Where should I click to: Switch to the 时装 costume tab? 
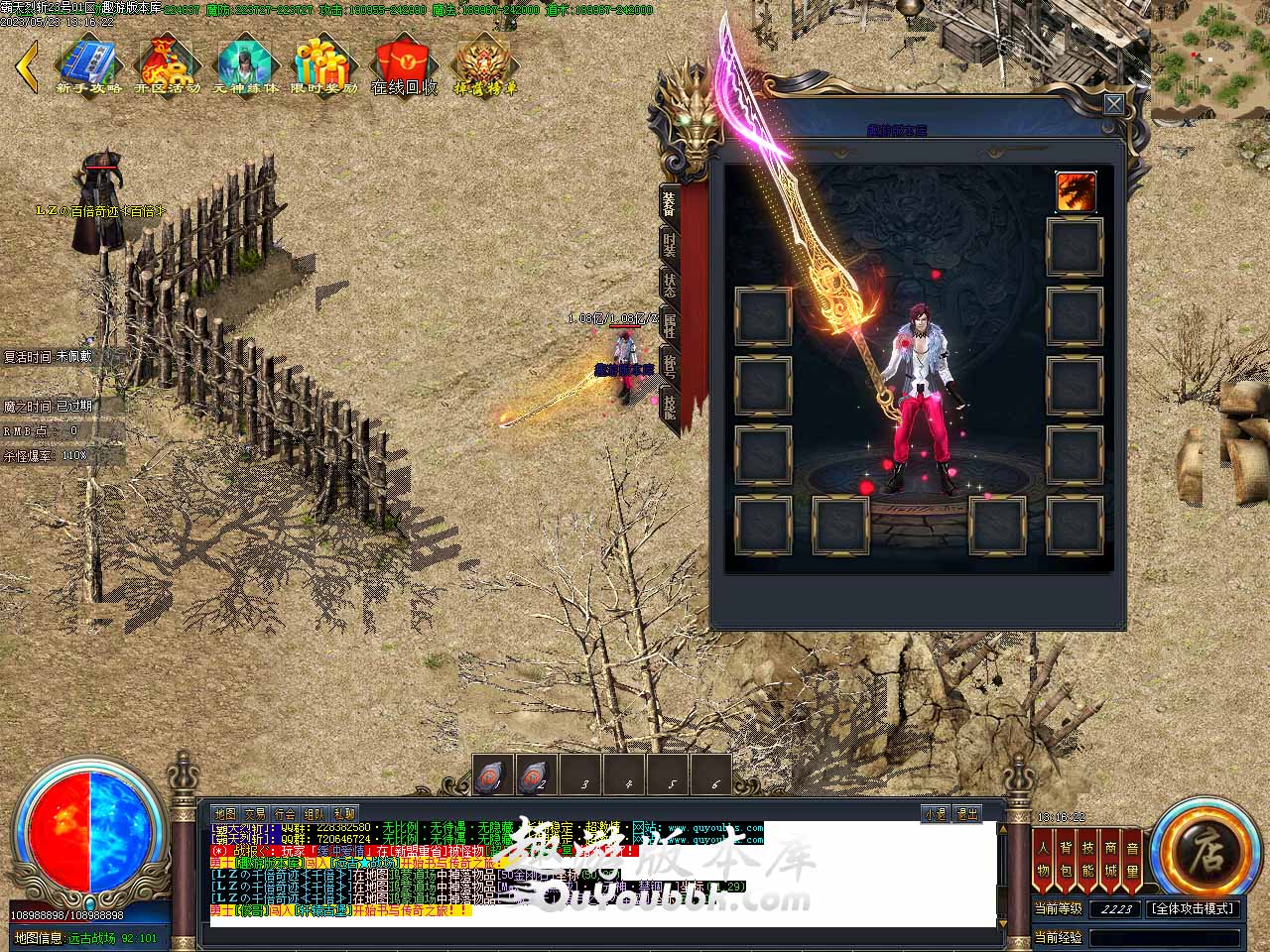tap(670, 245)
